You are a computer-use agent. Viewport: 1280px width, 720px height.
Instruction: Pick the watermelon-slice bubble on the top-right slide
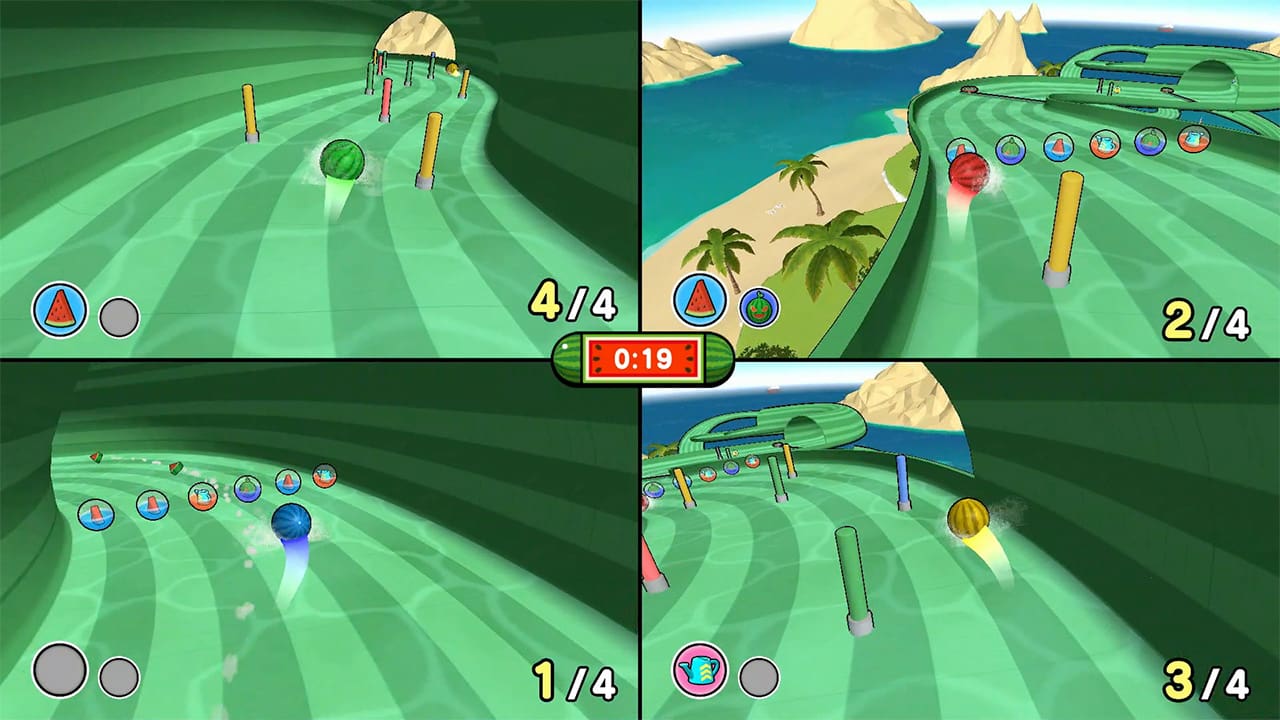(x=1058, y=147)
